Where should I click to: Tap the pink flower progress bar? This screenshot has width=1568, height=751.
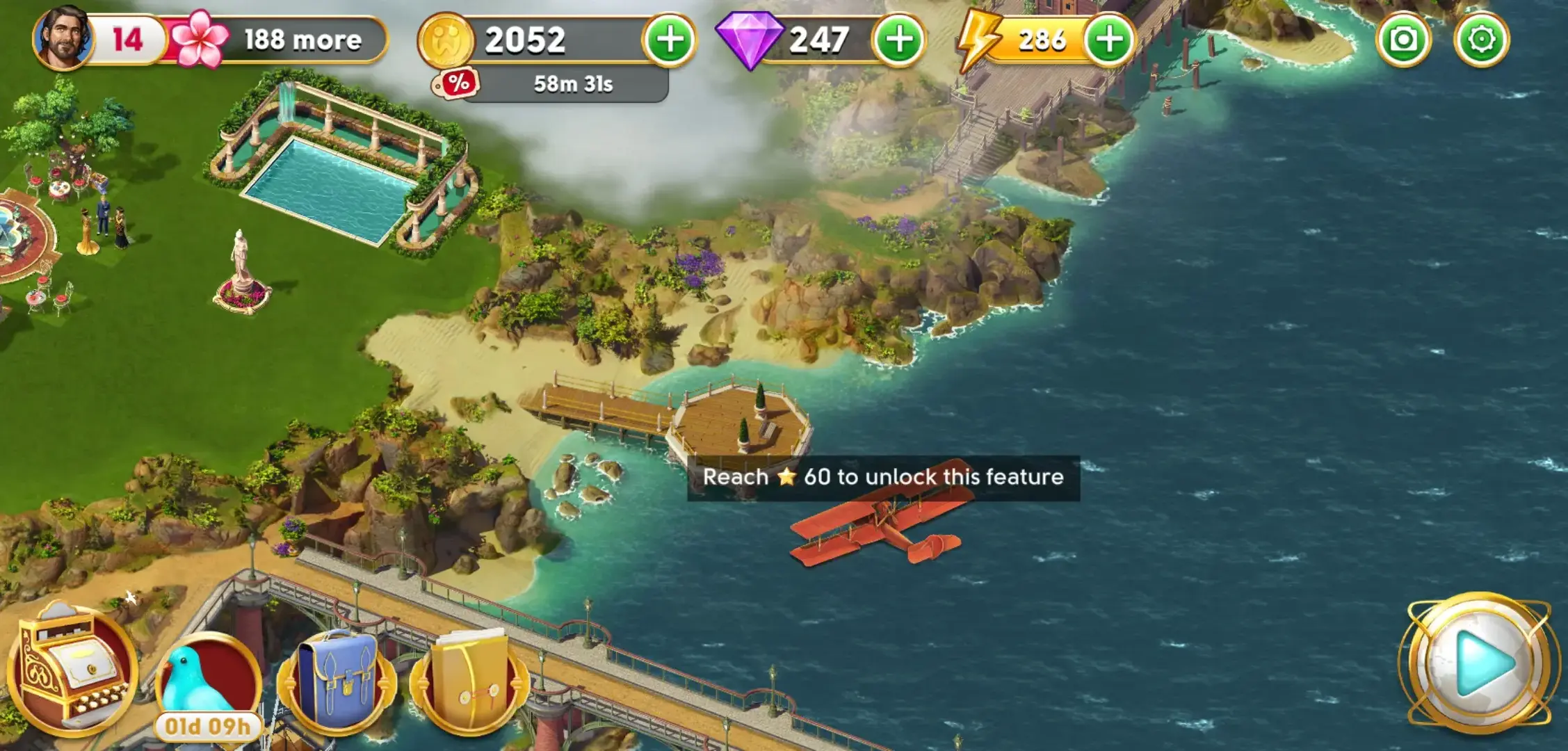[278, 40]
